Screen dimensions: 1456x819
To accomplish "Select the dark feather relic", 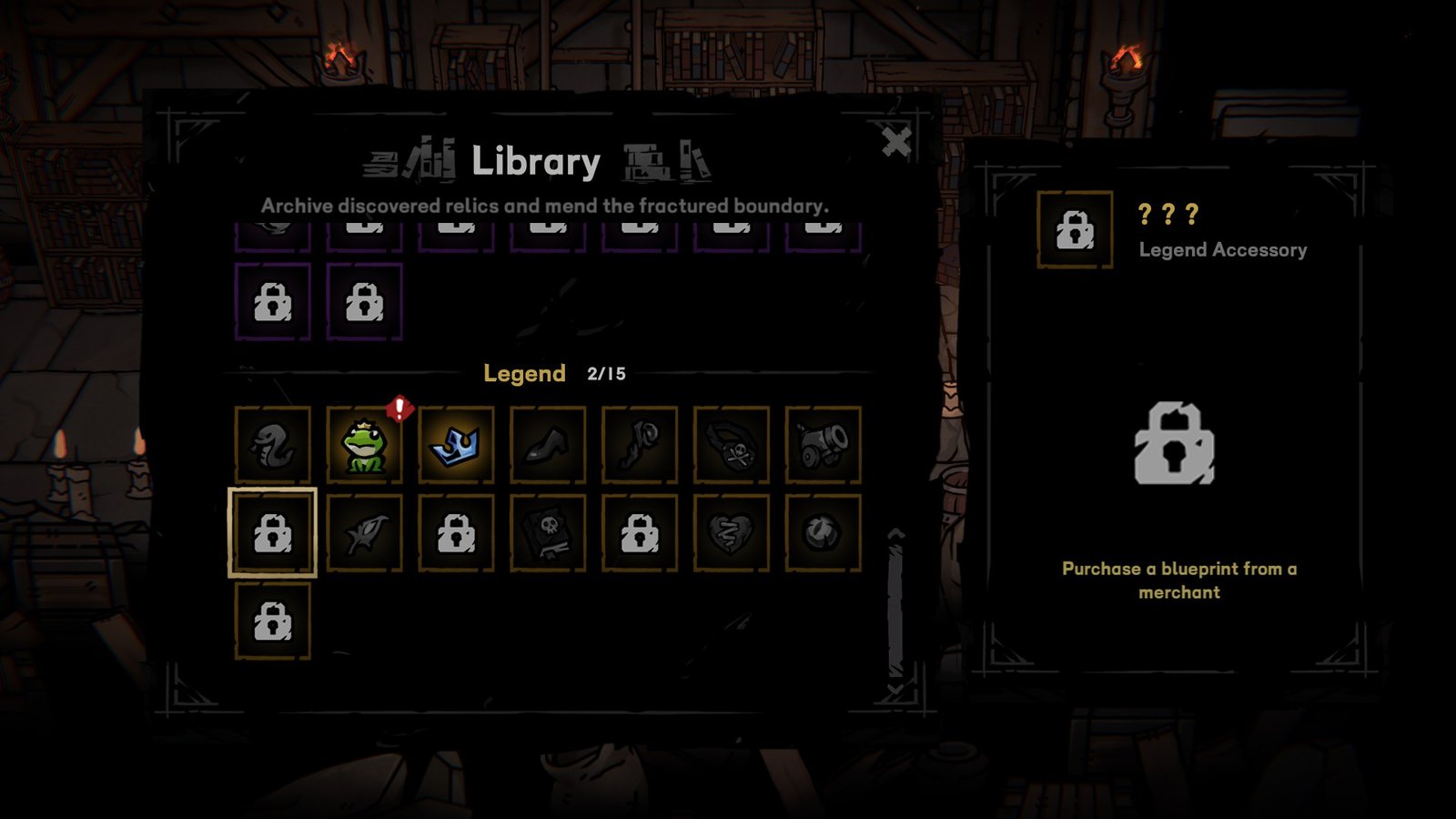I will tap(364, 537).
